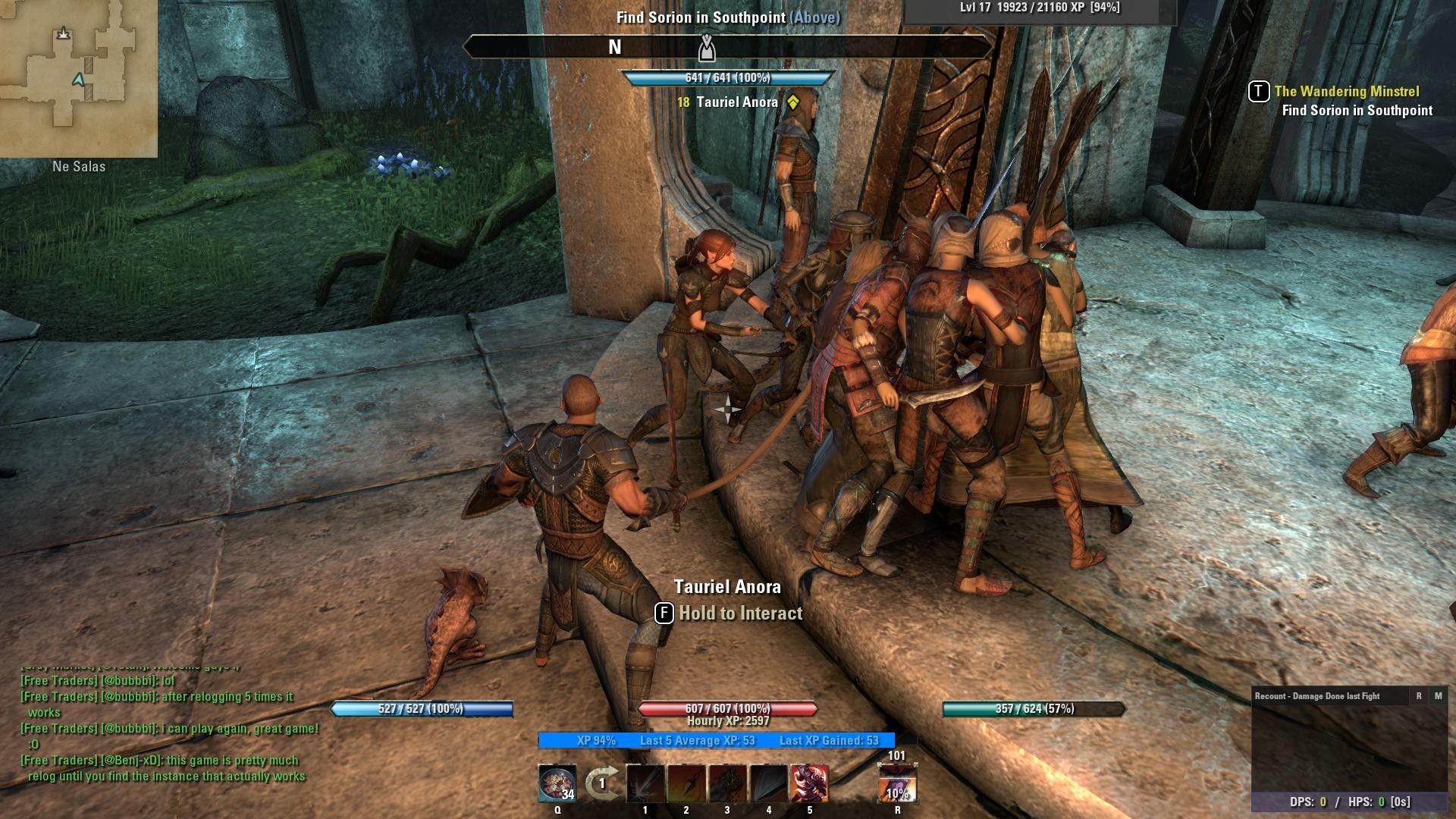1456x819 pixels.
Task: Click the XP tracker bar showing XP 94%
Action: pos(717,740)
